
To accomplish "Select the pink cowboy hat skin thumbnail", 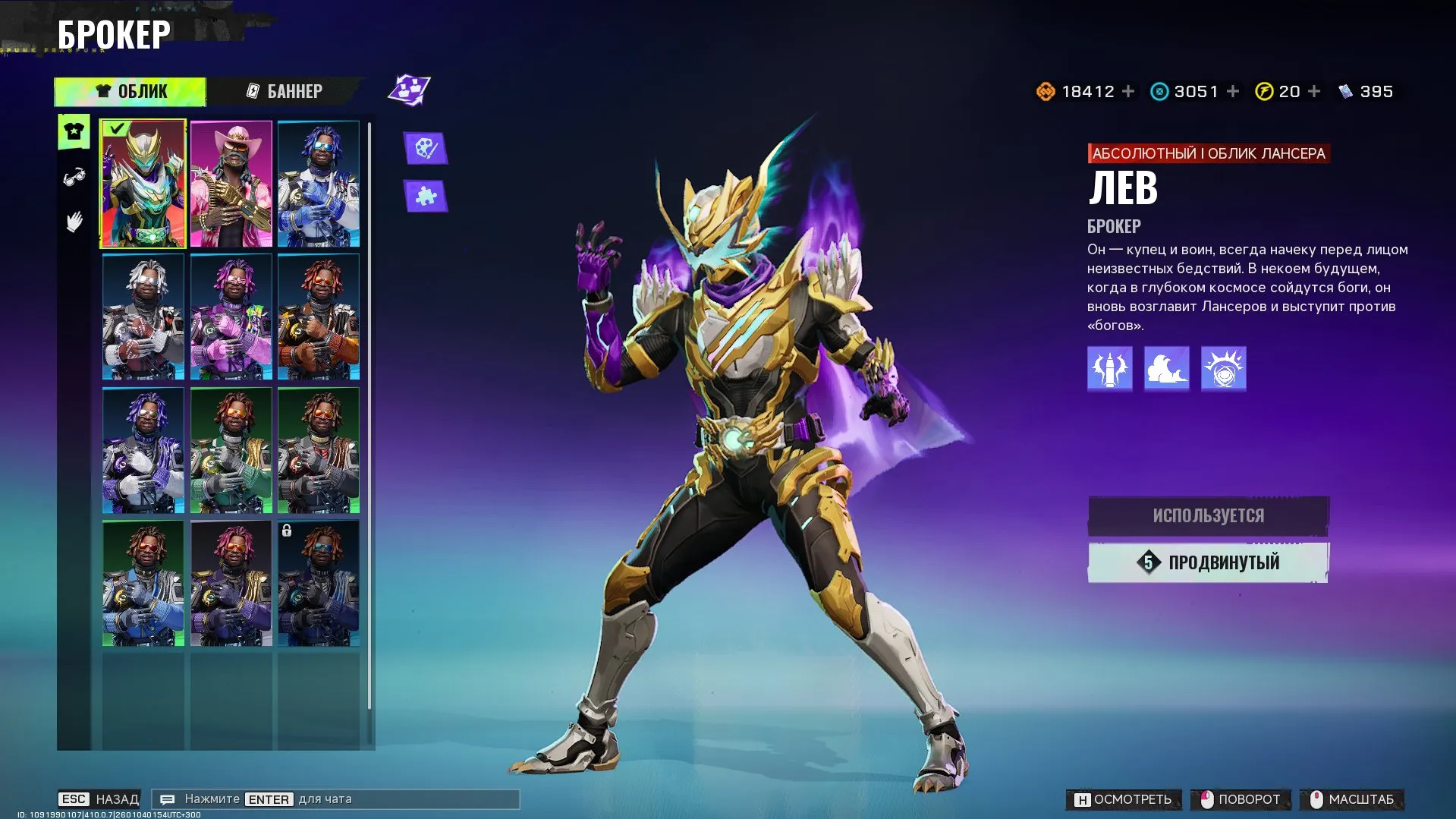I will pyautogui.click(x=231, y=183).
